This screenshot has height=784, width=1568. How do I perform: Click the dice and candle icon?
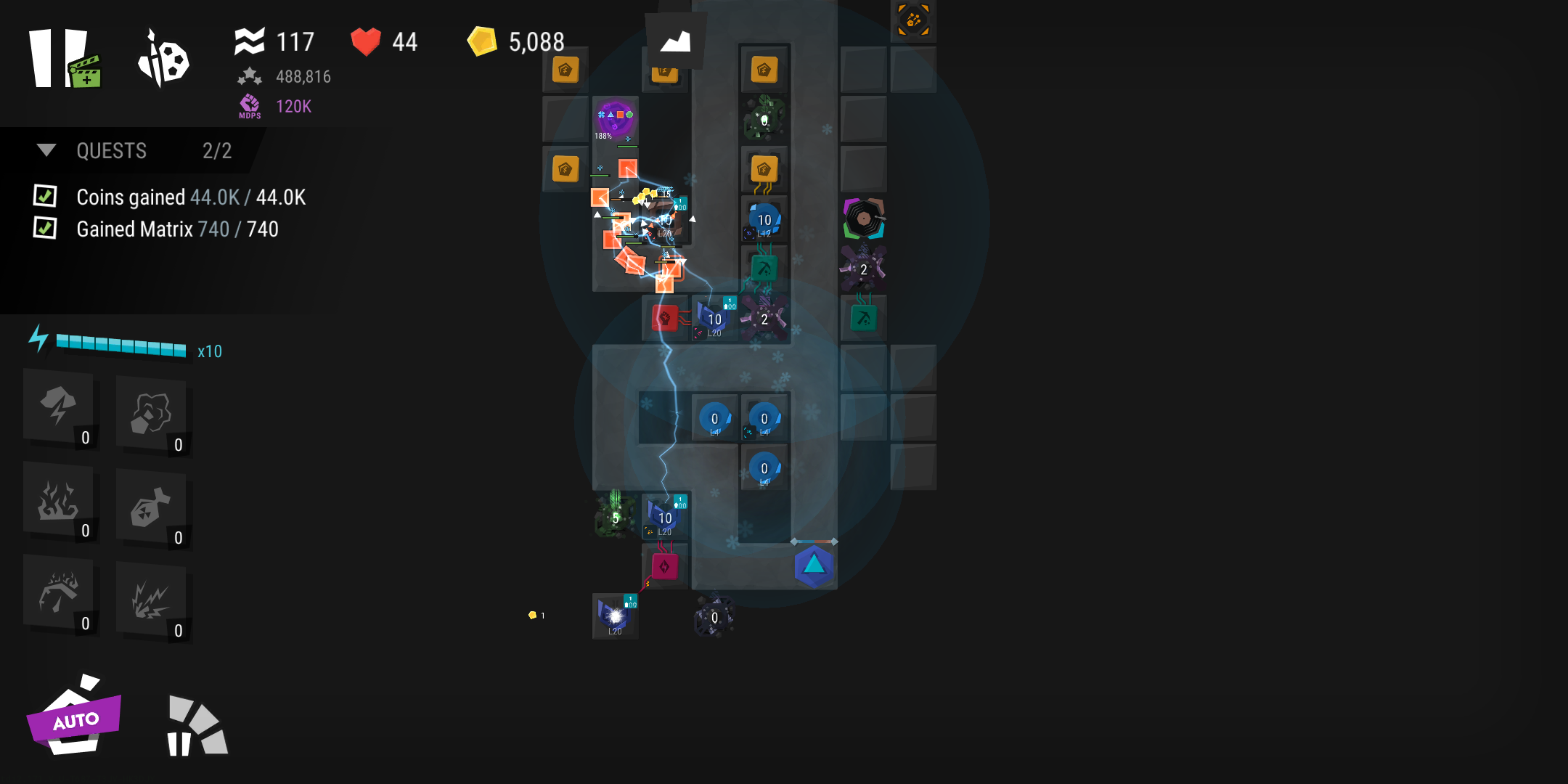163,60
